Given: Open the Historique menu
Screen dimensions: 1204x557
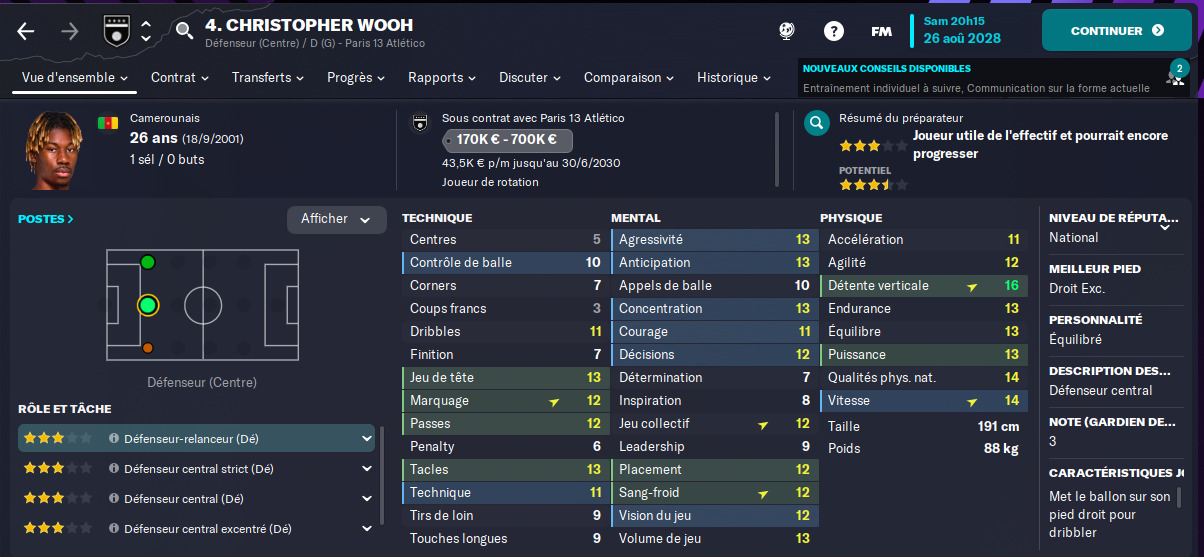Looking at the screenshot, I should pyautogui.click(x=734, y=78).
